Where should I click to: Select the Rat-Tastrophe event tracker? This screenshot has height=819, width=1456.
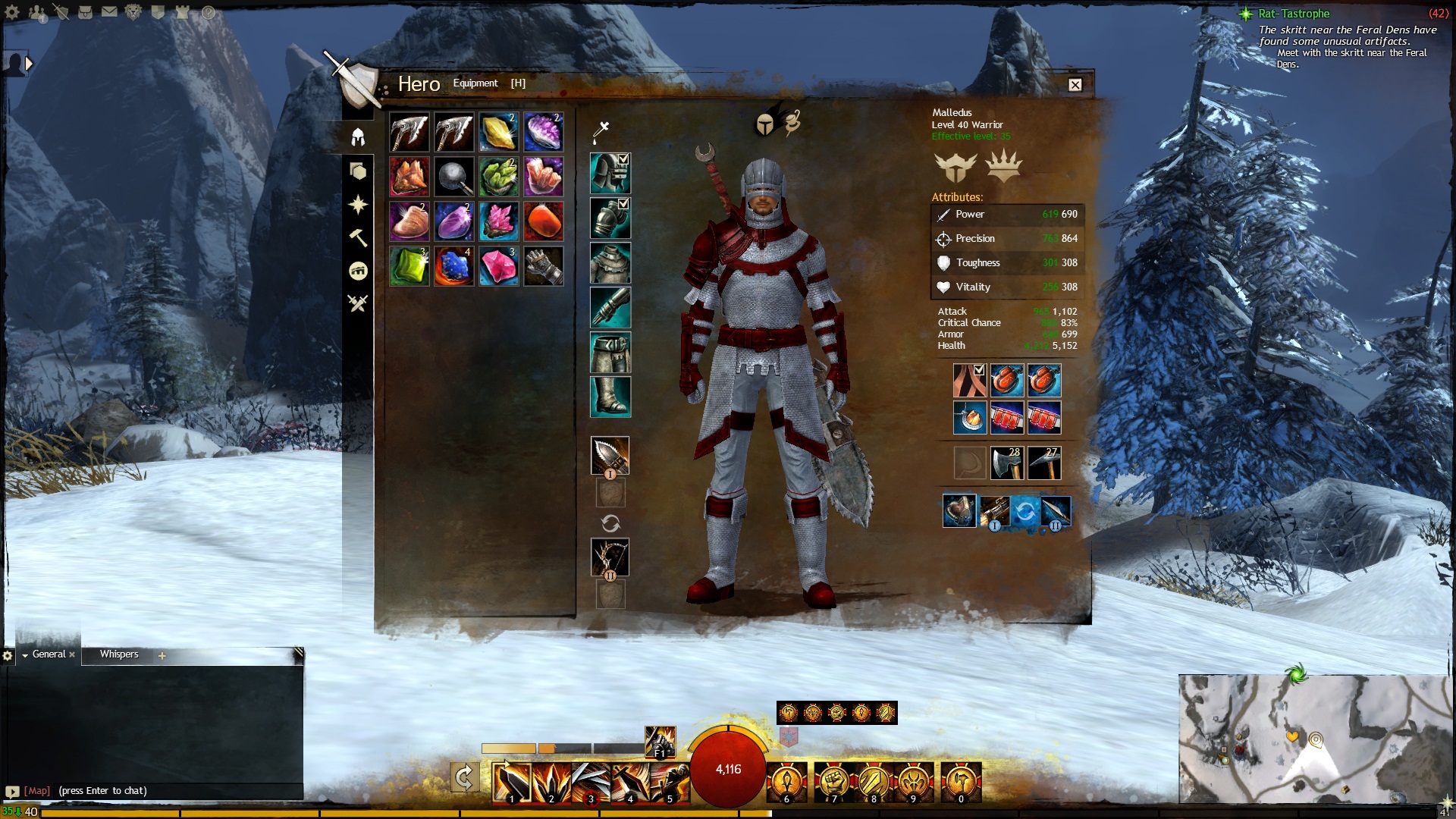coord(1294,14)
